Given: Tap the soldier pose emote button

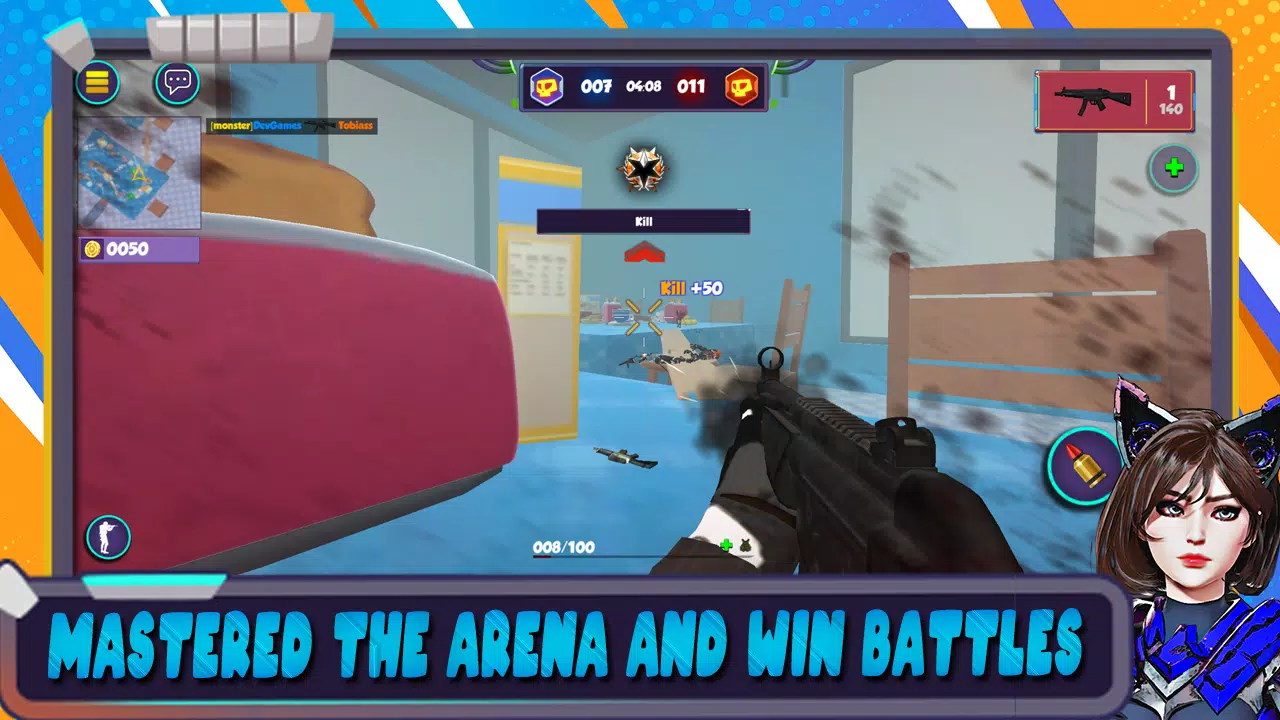Looking at the screenshot, I should (x=109, y=537).
